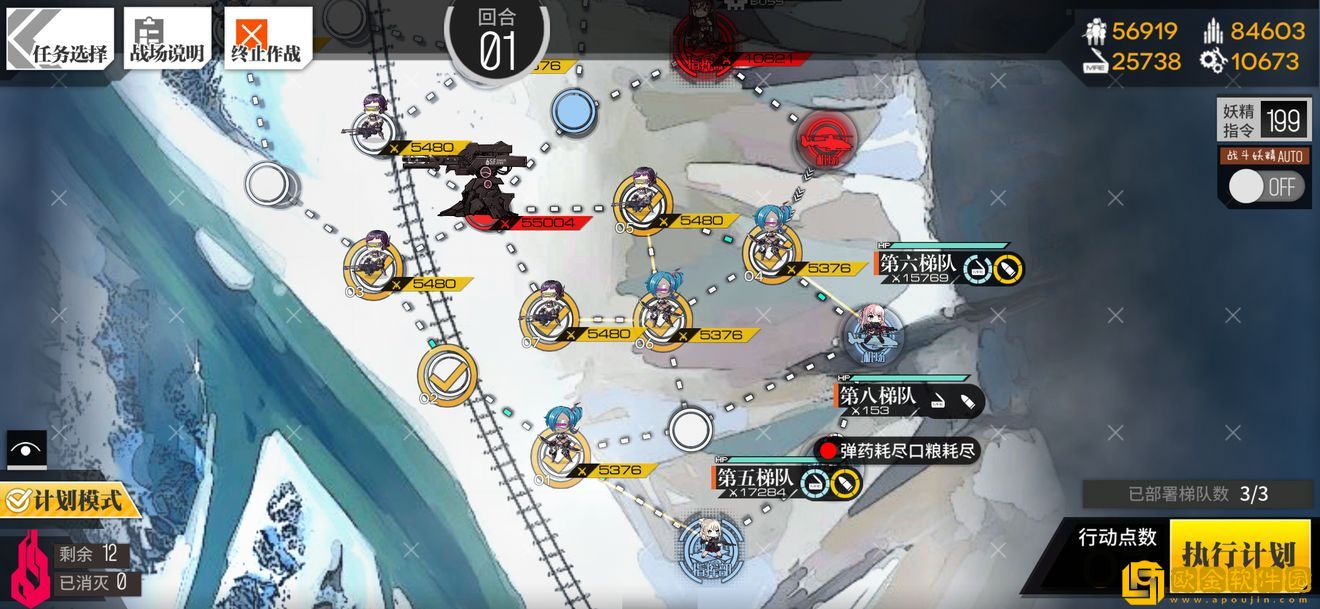
Task: Go back to 任务选择 mission select
Action: 62,40
